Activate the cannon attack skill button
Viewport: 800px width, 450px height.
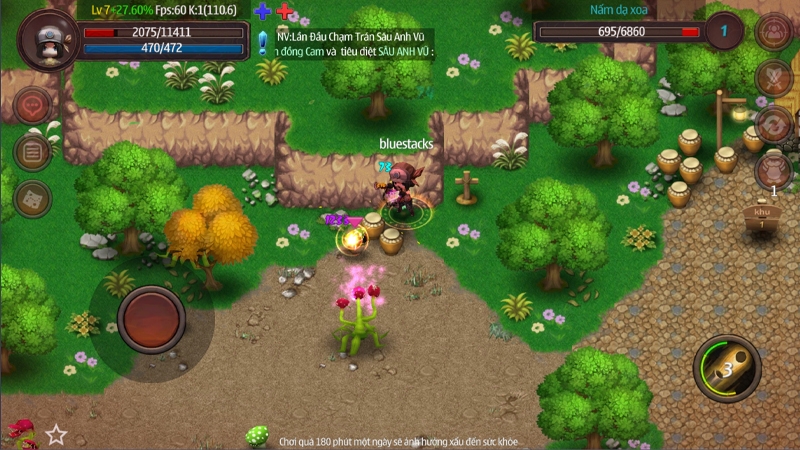coord(727,368)
